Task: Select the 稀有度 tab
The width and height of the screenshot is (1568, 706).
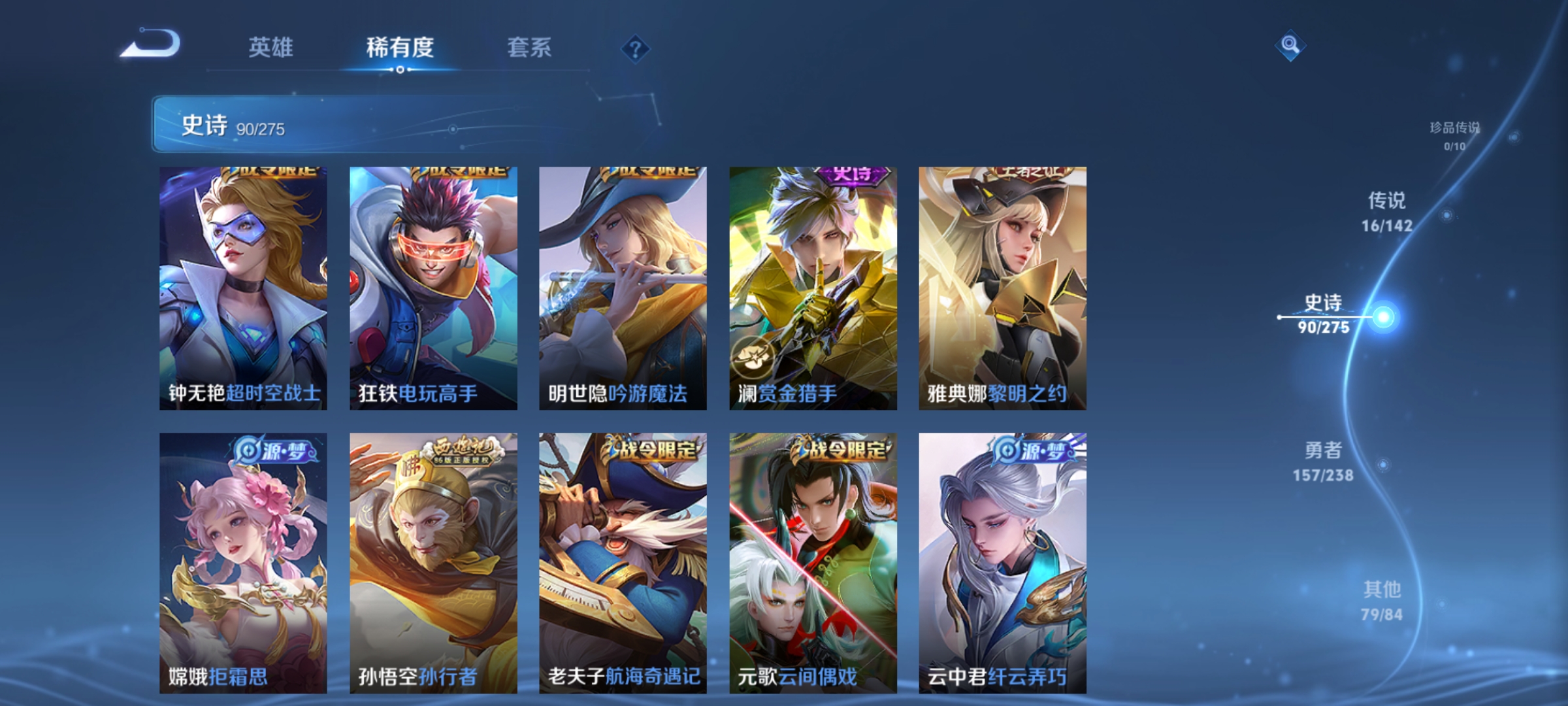Action: point(400,47)
